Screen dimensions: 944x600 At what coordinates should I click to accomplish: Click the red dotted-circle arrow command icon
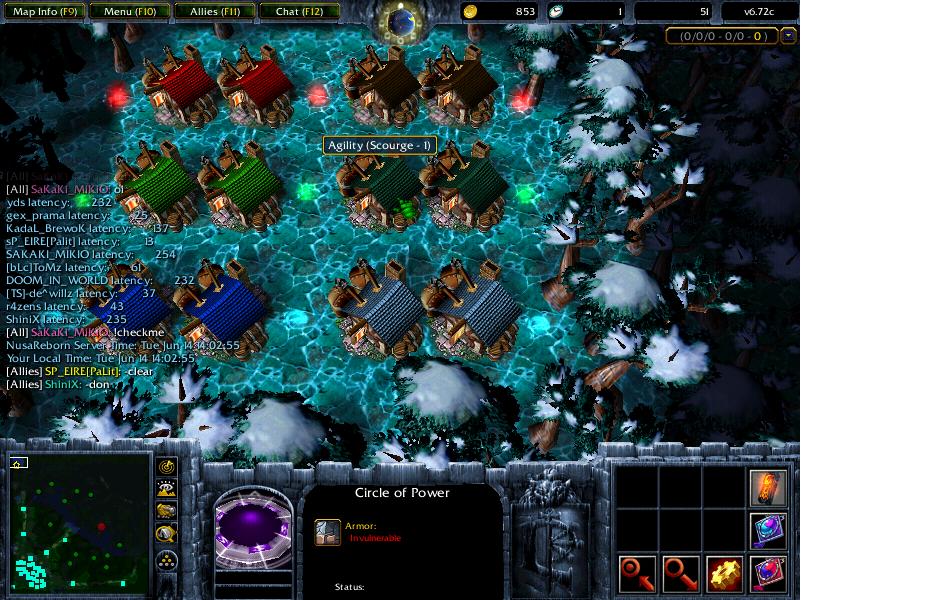tap(637, 574)
